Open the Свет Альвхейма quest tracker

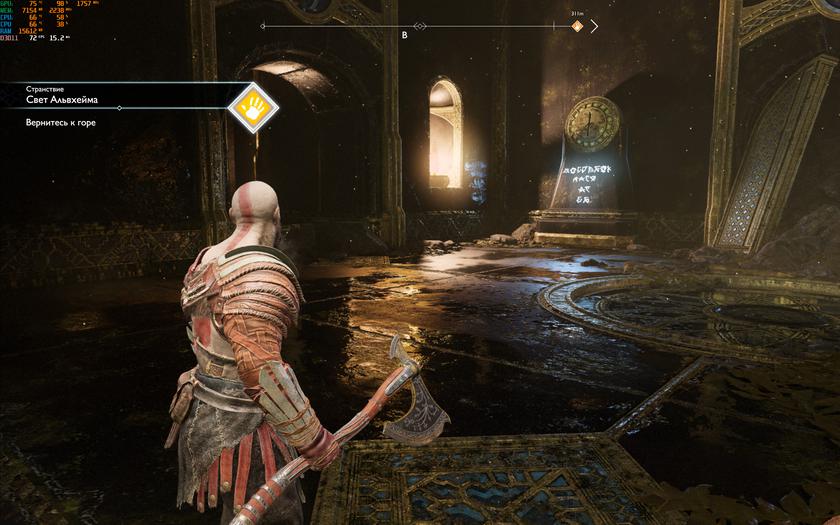[x=62, y=101]
